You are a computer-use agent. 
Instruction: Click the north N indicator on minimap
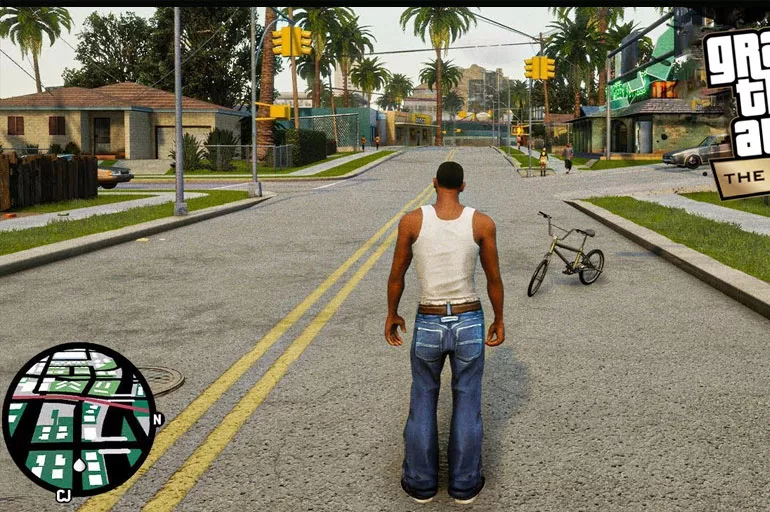(158, 420)
